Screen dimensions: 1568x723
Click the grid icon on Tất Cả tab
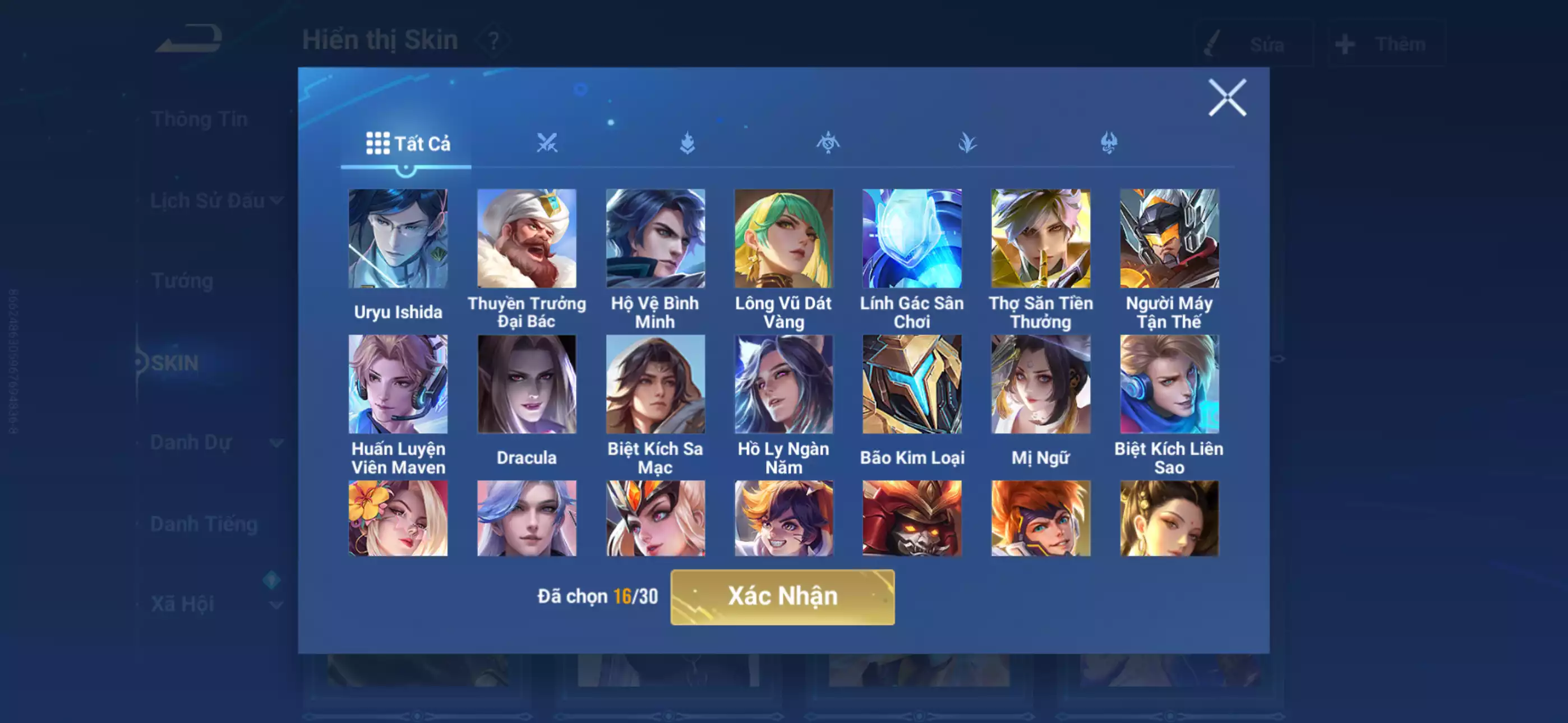pyautogui.click(x=377, y=142)
